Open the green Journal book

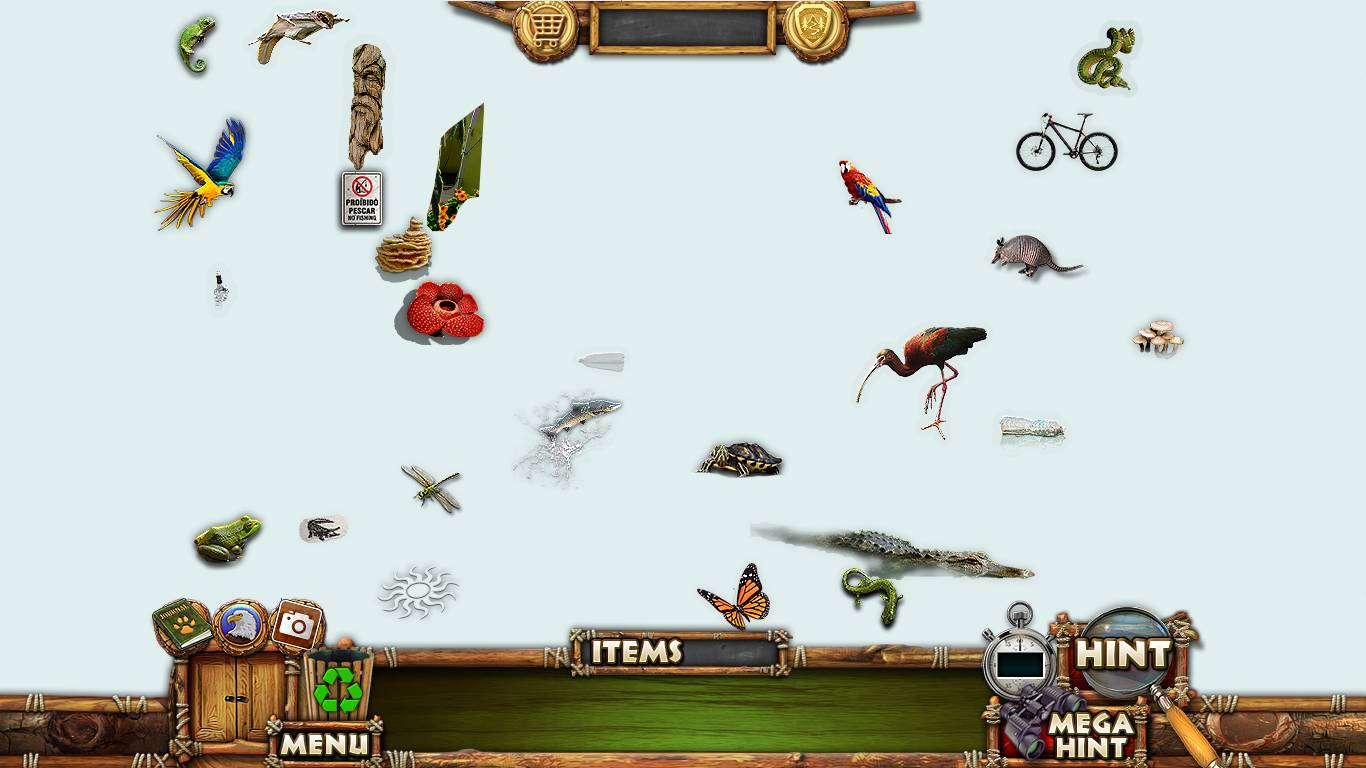point(182,626)
